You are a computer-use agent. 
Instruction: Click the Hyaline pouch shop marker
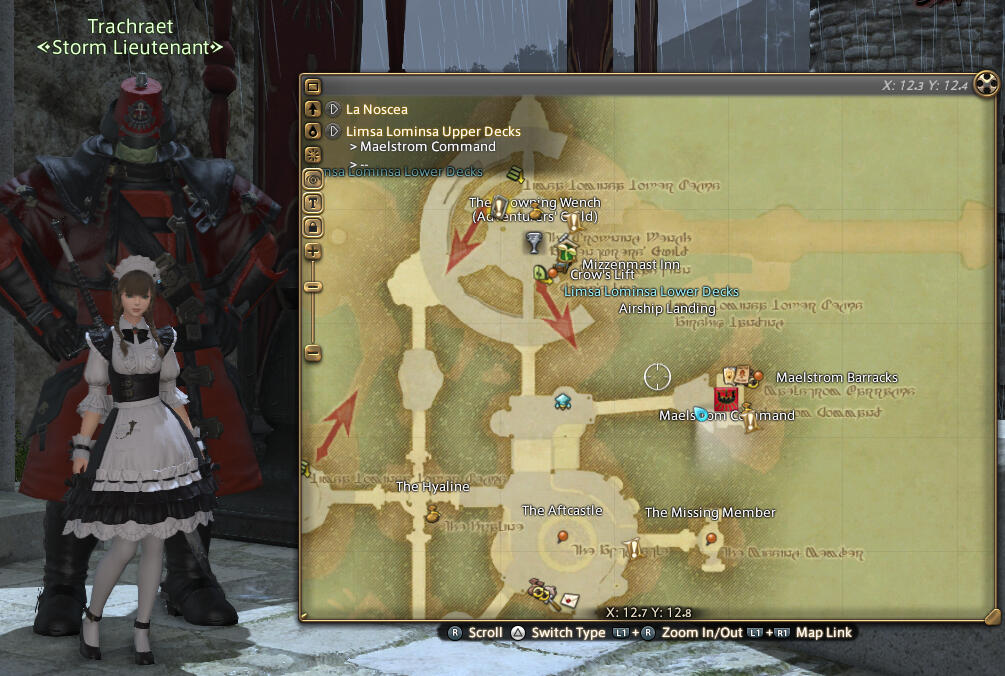pos(433,514)
